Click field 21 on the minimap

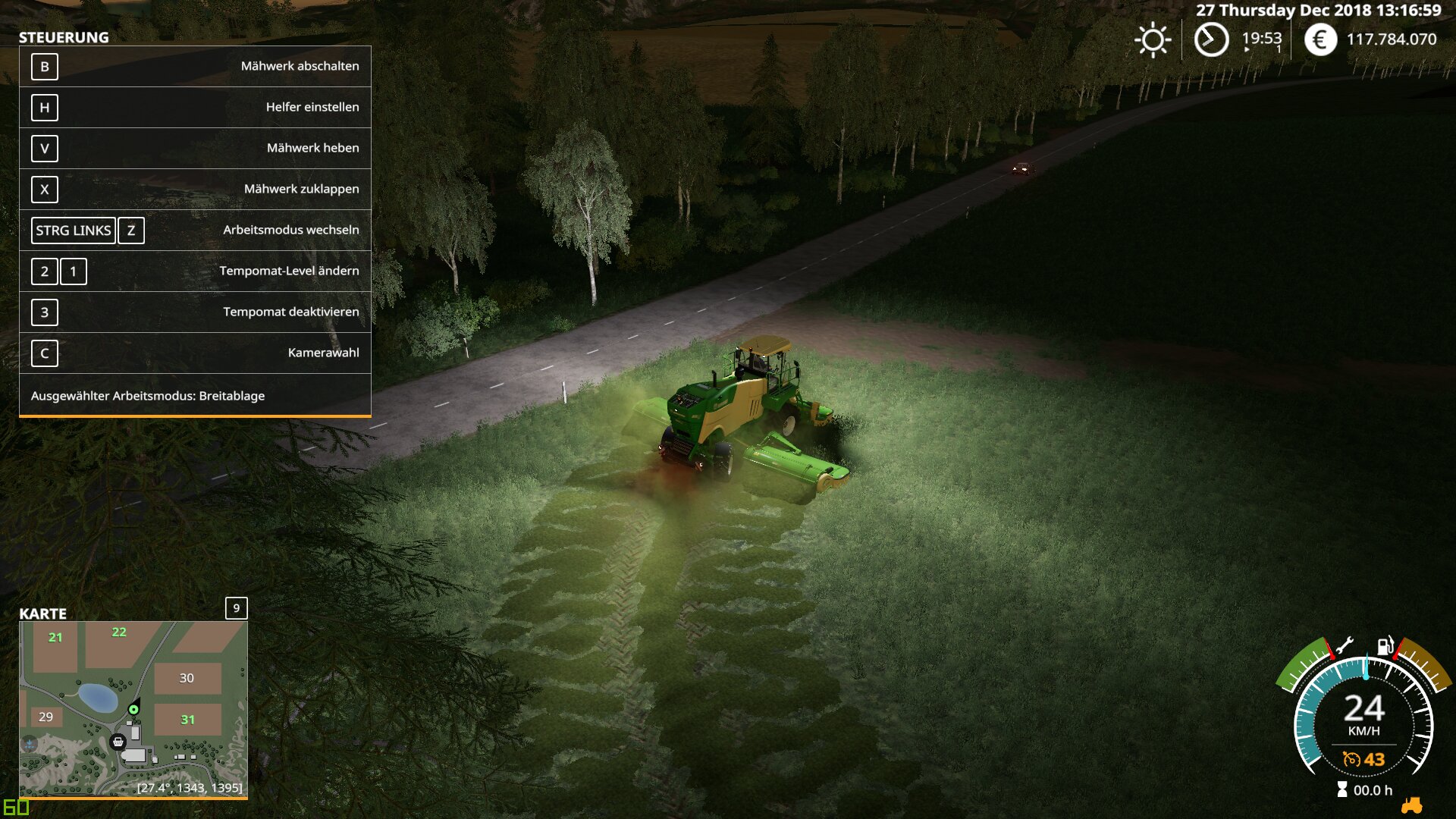pyautogui.click(x=55, y=638)
